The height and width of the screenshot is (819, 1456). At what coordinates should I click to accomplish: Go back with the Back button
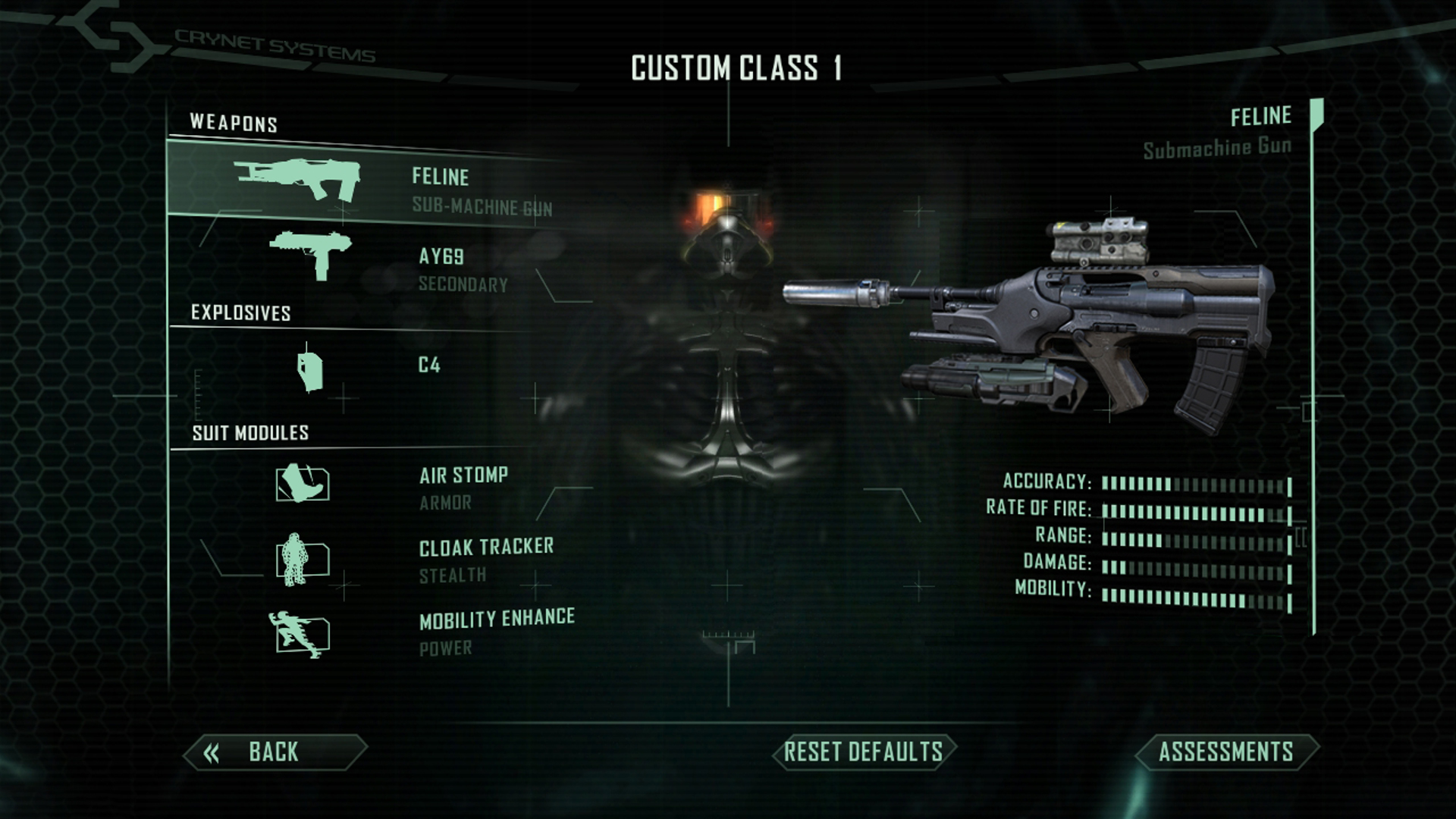tap(275, 752)
